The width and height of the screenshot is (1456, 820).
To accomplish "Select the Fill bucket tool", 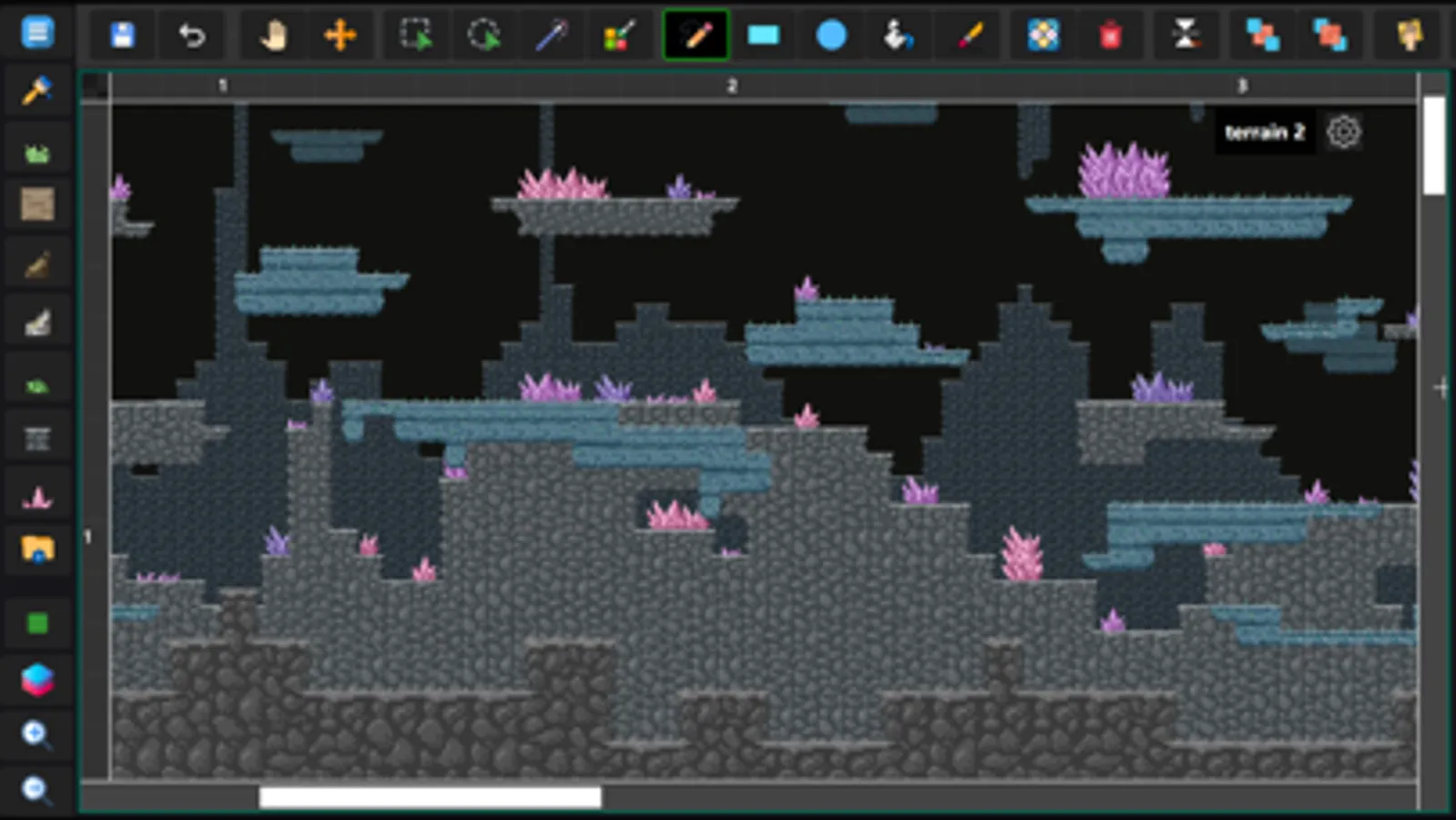I will click(x=898, y=36).
